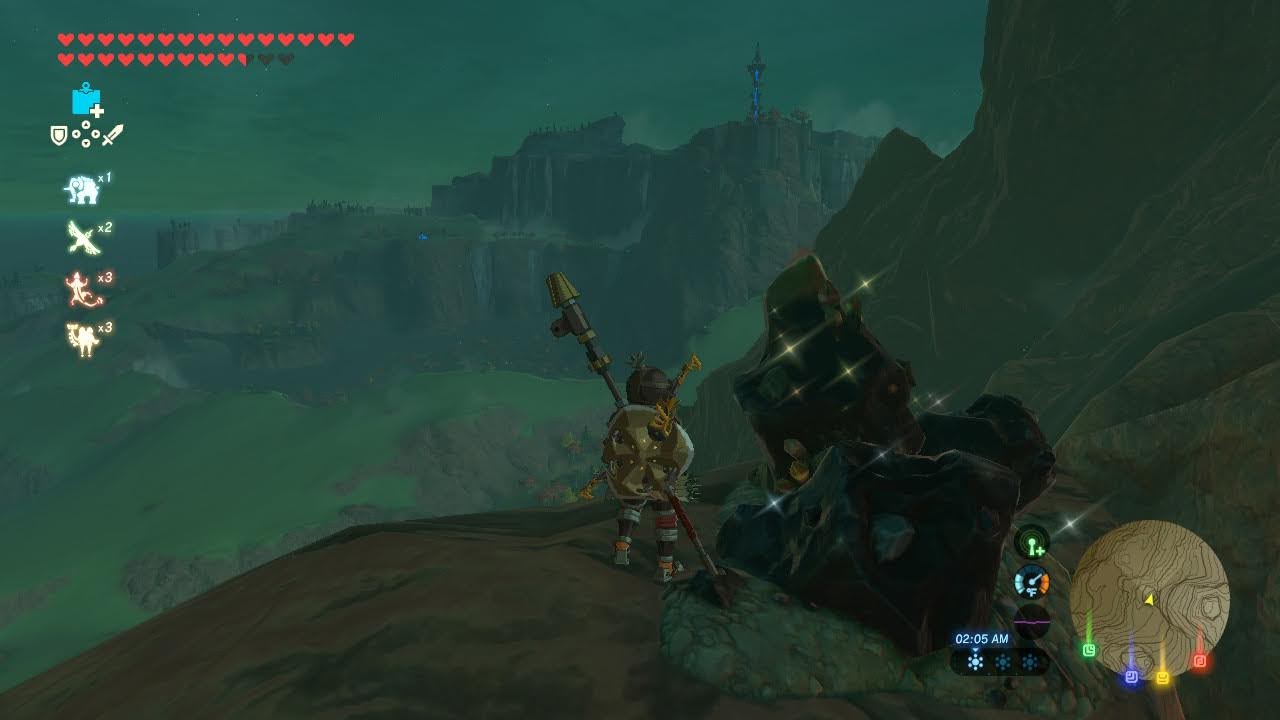Select Daruk's Protection lizard icon
Screen dimensions: 1280x720
click(x=80, y=289)
